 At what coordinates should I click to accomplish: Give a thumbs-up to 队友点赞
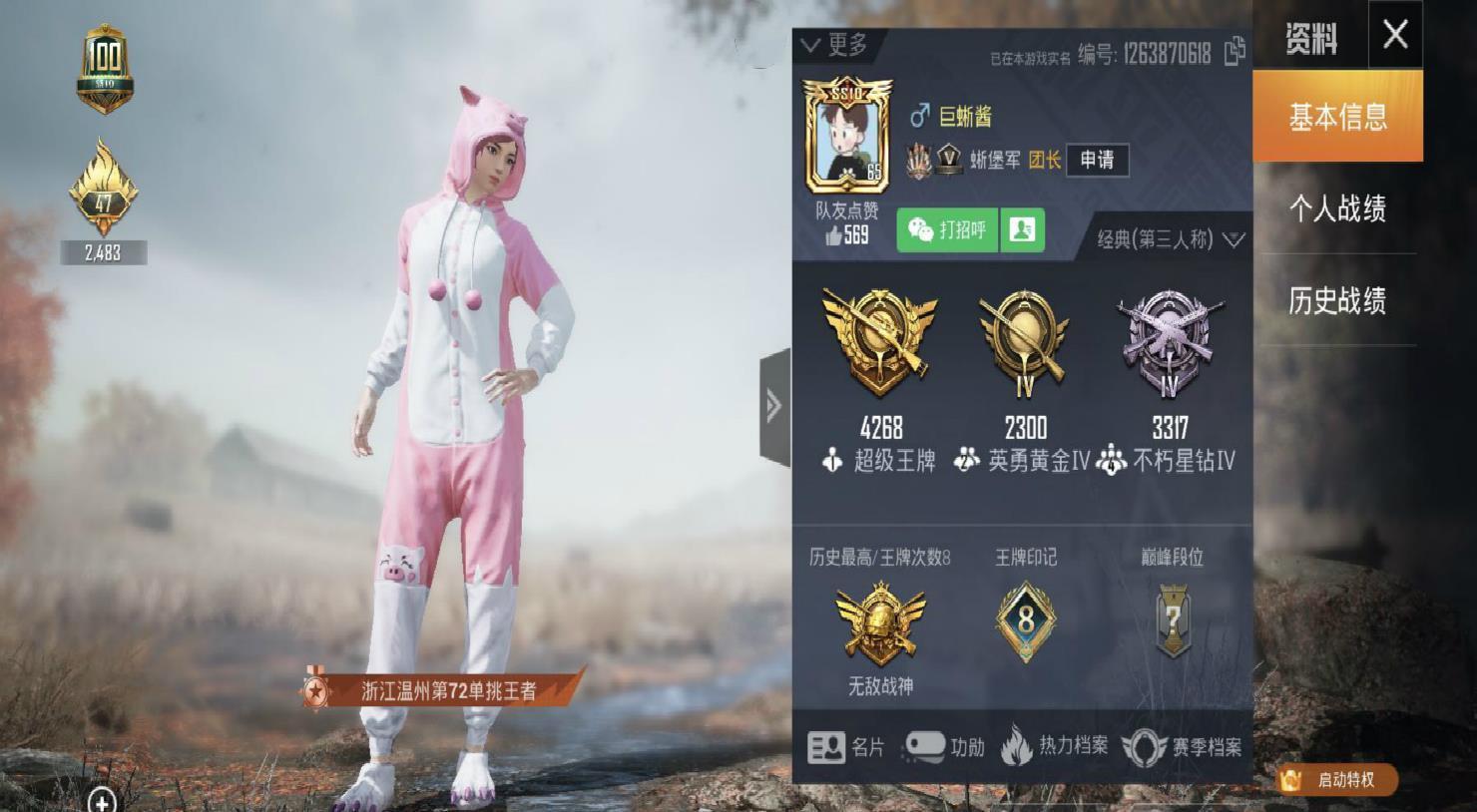(x=835, y=230)
